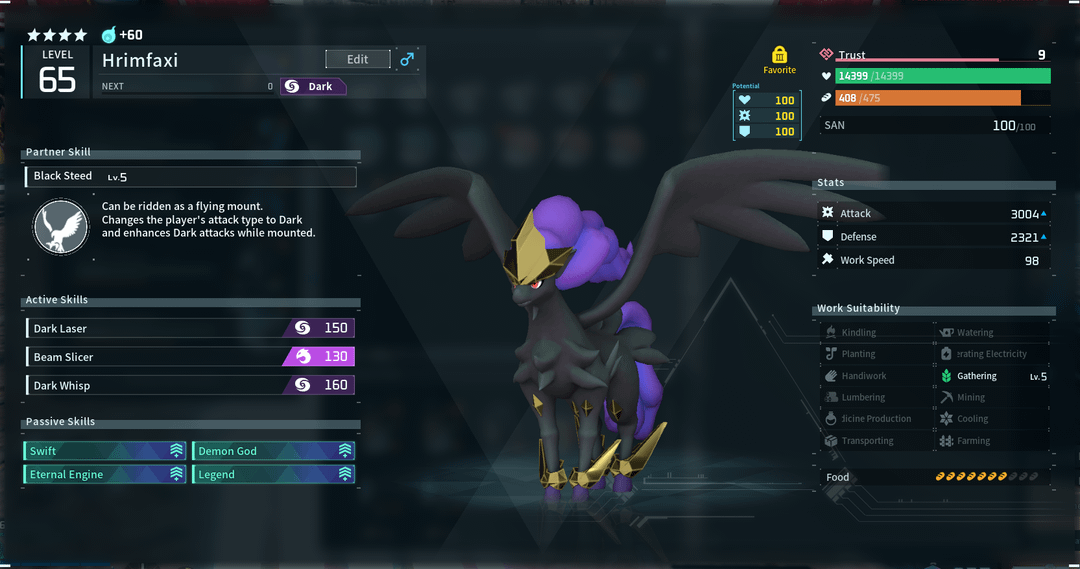Click the Edit name button
Viewport: 1080px width, 569px height.
pos(357,60)
